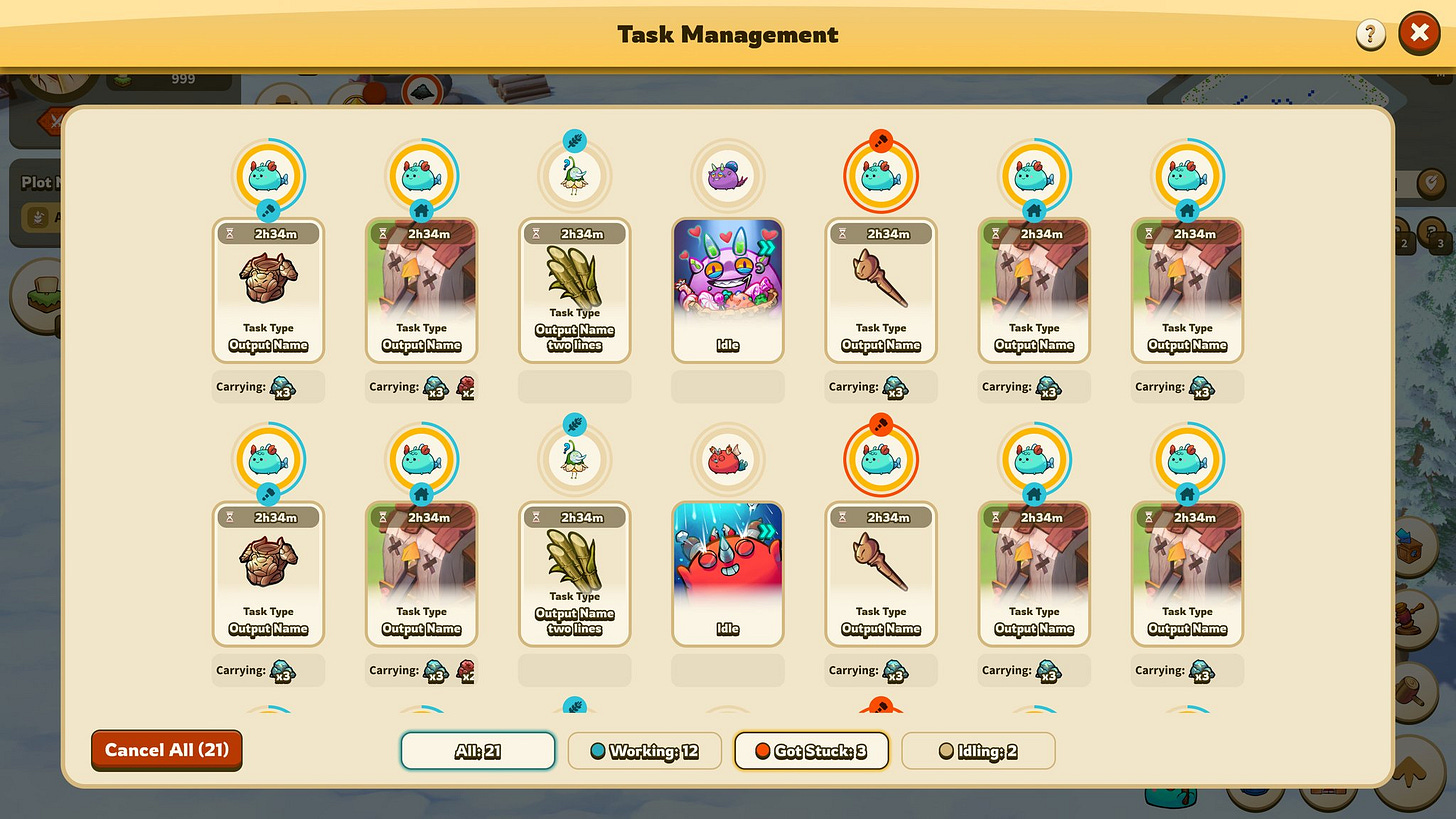This screenshot has width=1456, height=819.
Task: Click the leaf badge above the flower sprite
Action: pos(574,140)
